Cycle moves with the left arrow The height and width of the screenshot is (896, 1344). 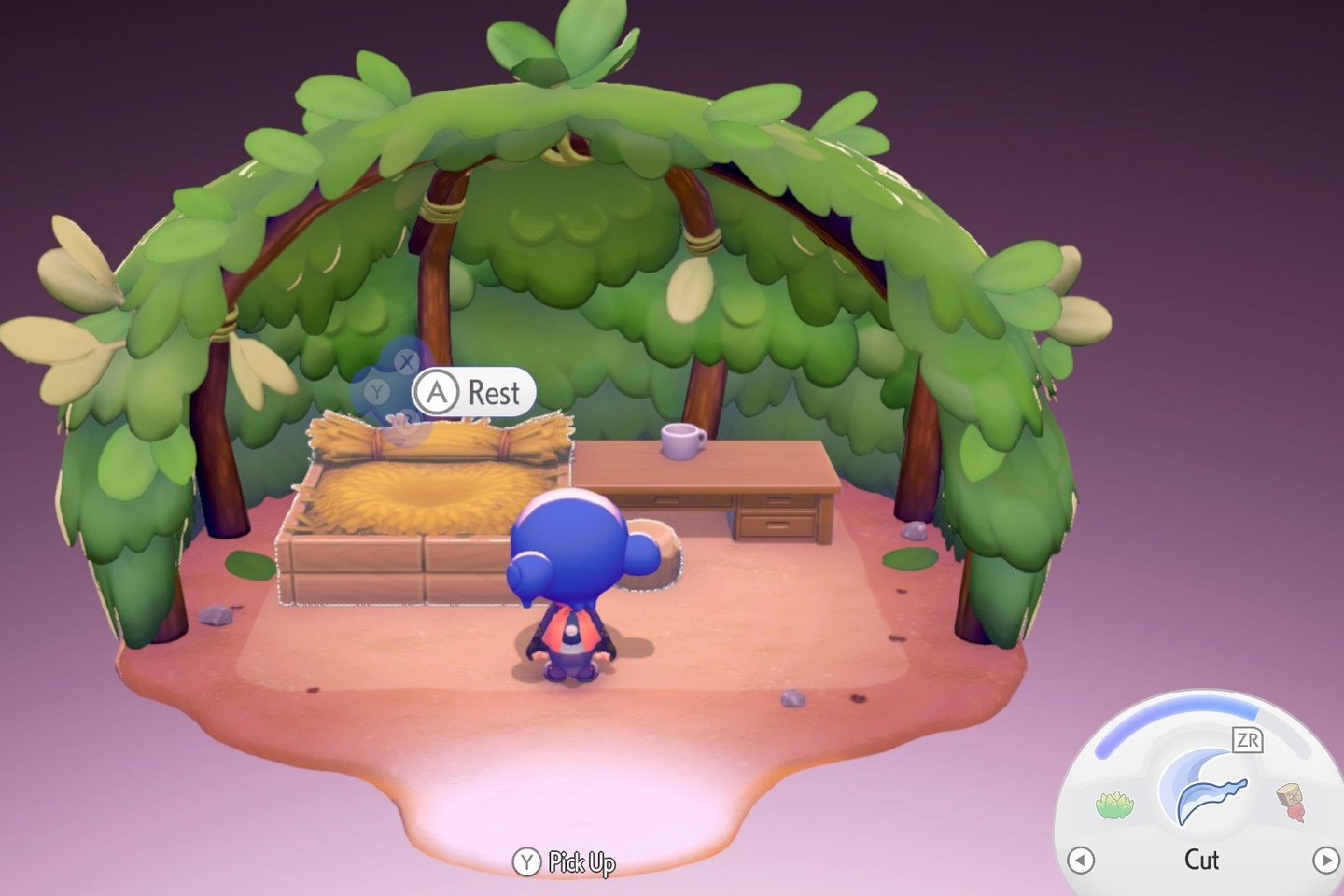(1080, 860)
